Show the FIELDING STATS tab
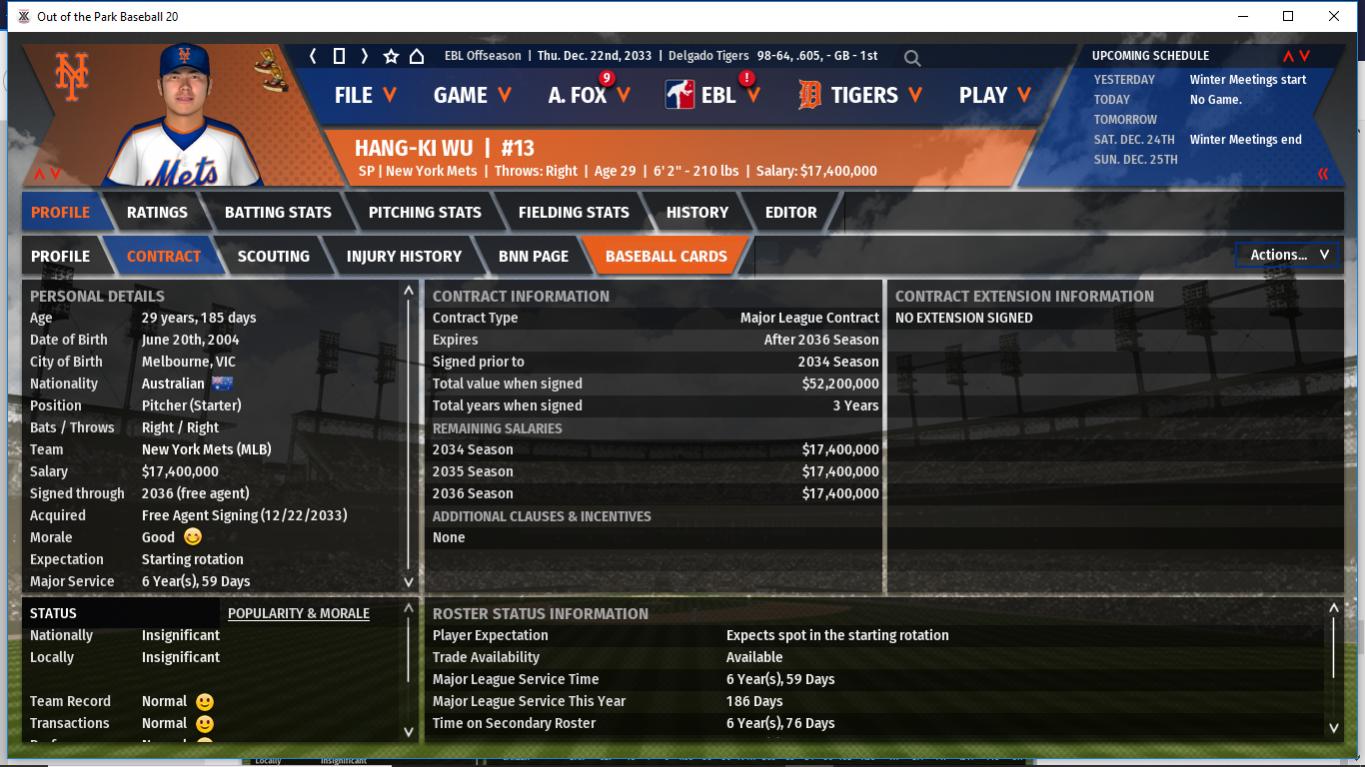This screenshot has width=1365, height=767. tap(574, 212)
